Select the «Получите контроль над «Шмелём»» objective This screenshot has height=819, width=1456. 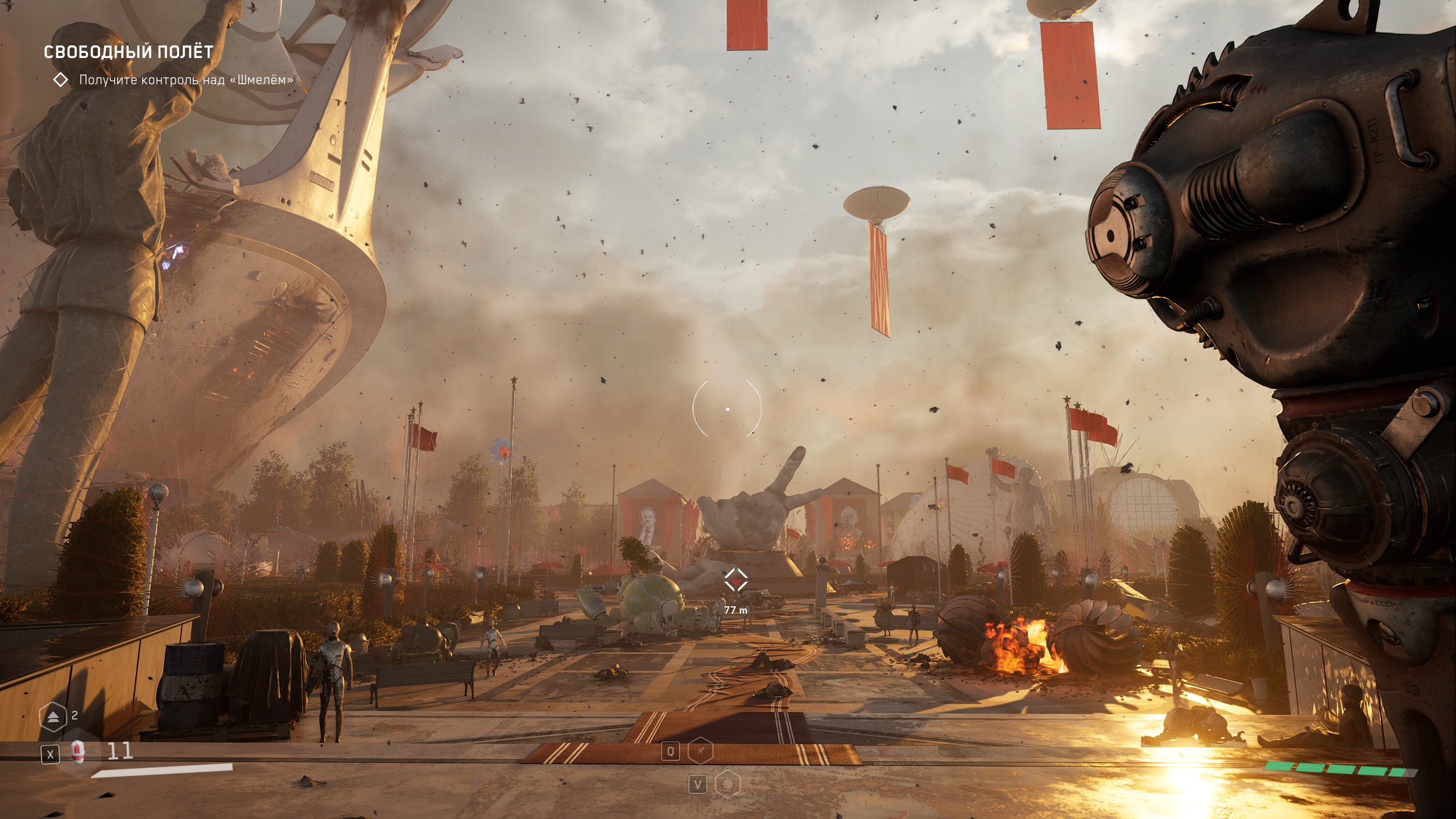(186, 80)
